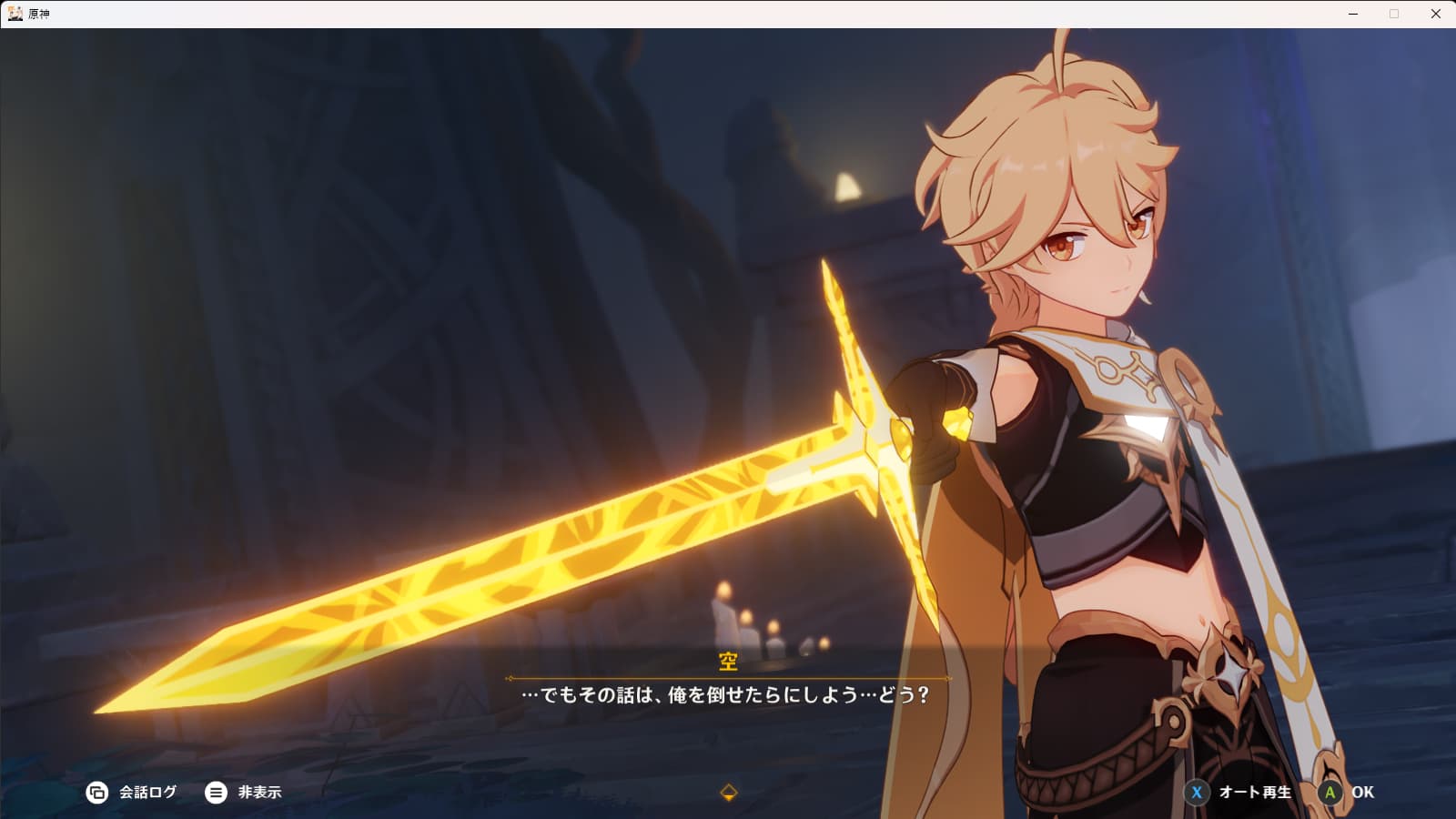This screenshot has width=1456, height=819.
Task: Close the 原神 game window
Action: click(x=1436, y=14)
